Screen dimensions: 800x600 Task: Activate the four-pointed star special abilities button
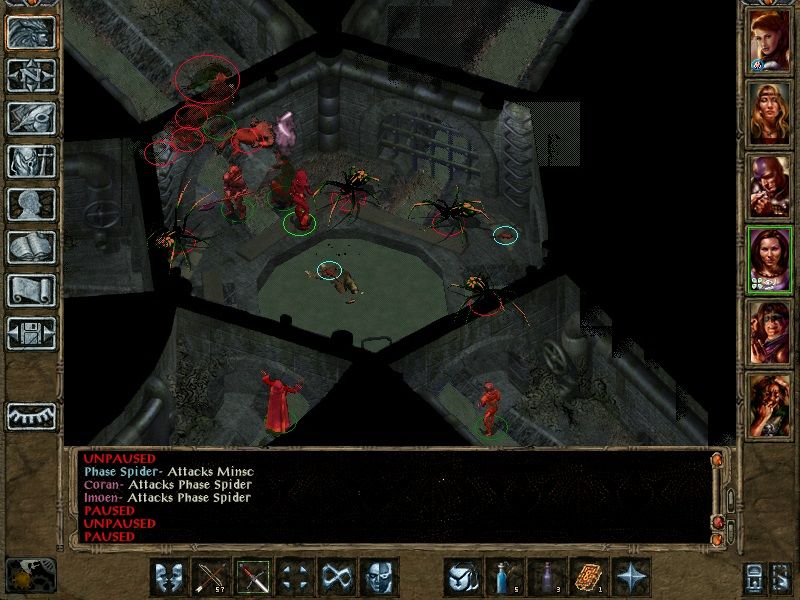(631, 577)
